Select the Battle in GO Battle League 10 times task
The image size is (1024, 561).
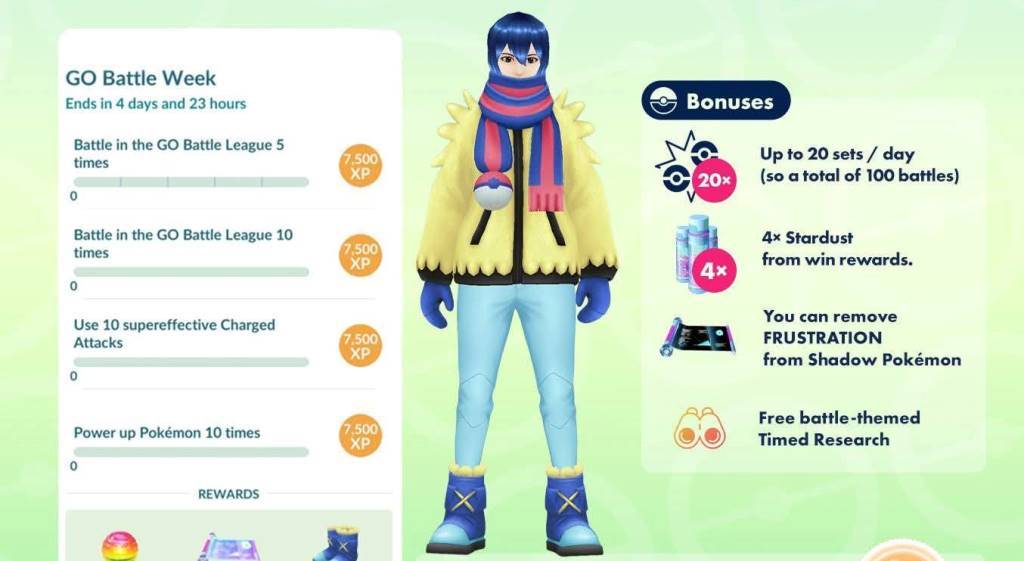tap(184, 244)
